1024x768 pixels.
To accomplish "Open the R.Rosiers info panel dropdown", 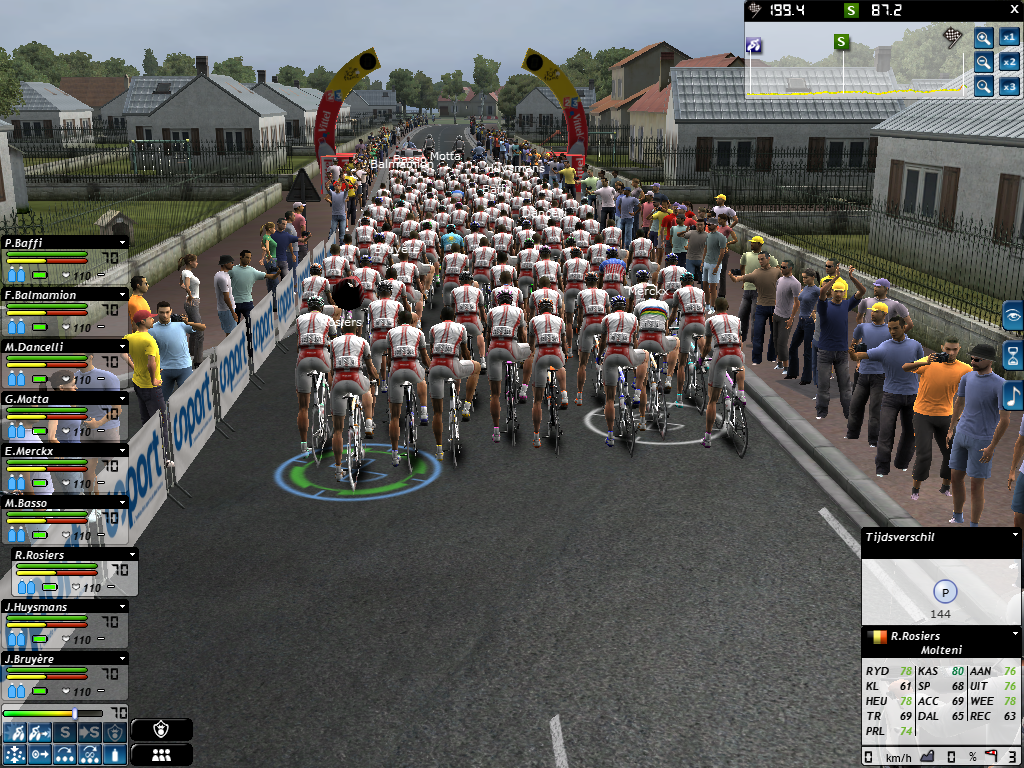I will (1013, 635).
